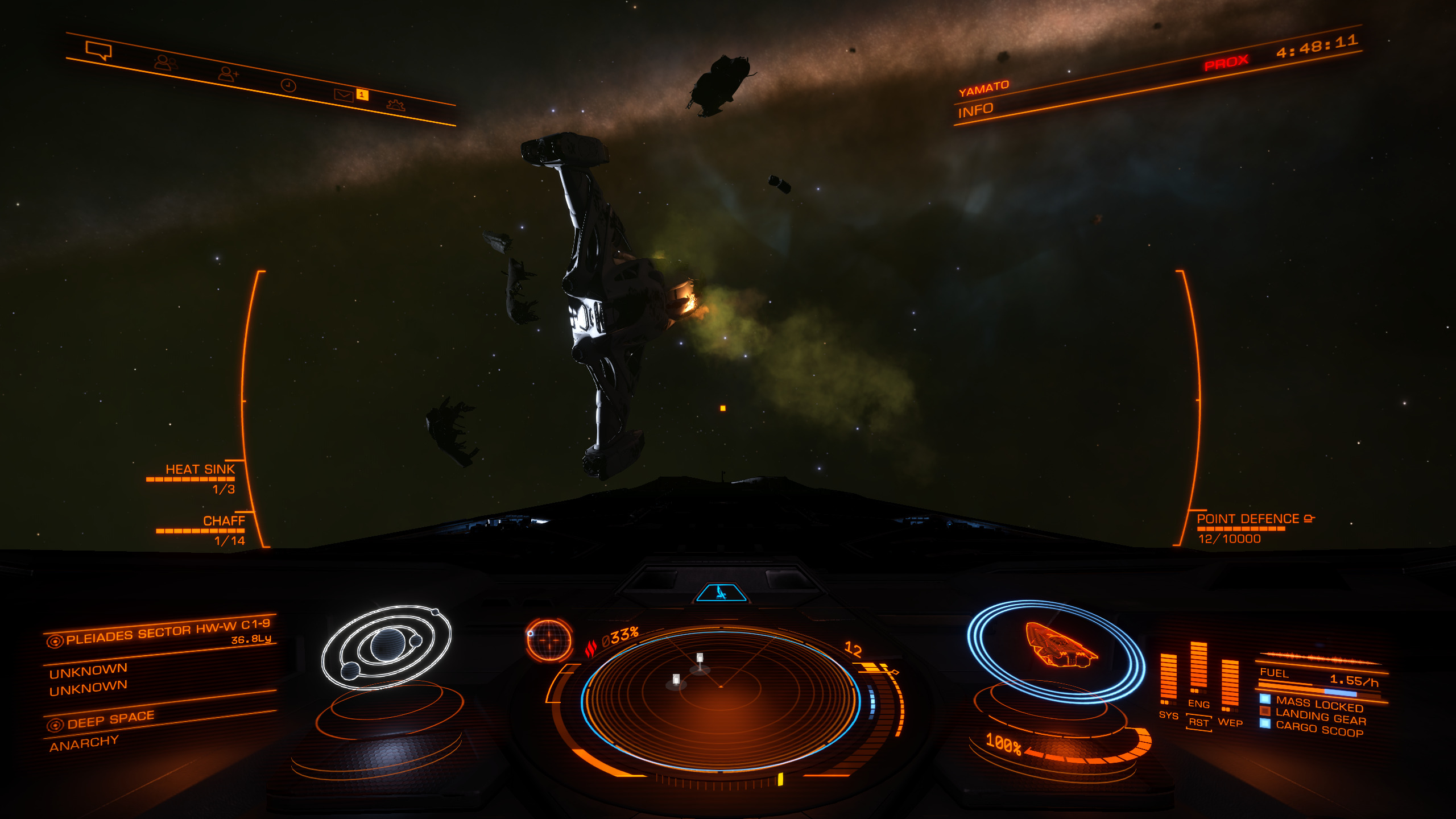Select the Deep Space location entry
The height and width of the screenshot is (819, 1456).
(x=110, y=720)
